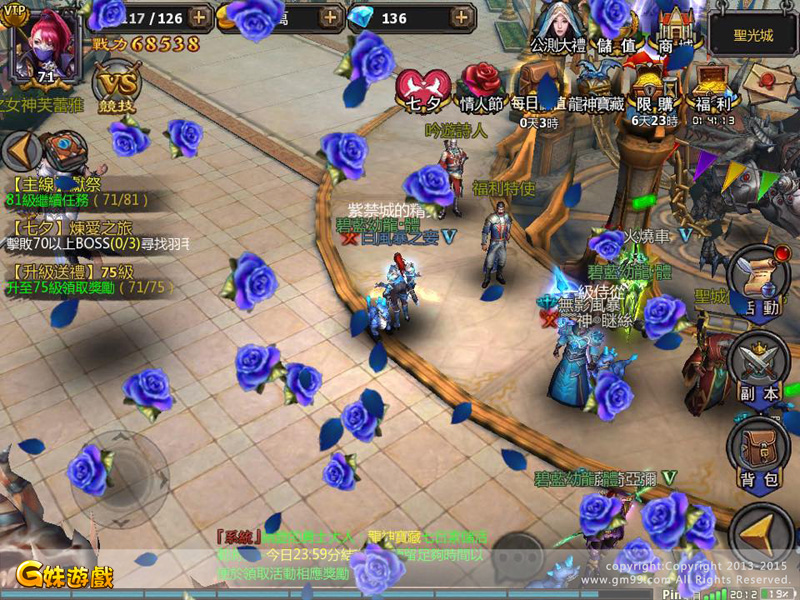Open the 限購 limited purchase chest
The image size is (800, 600).
coord(655,88)
